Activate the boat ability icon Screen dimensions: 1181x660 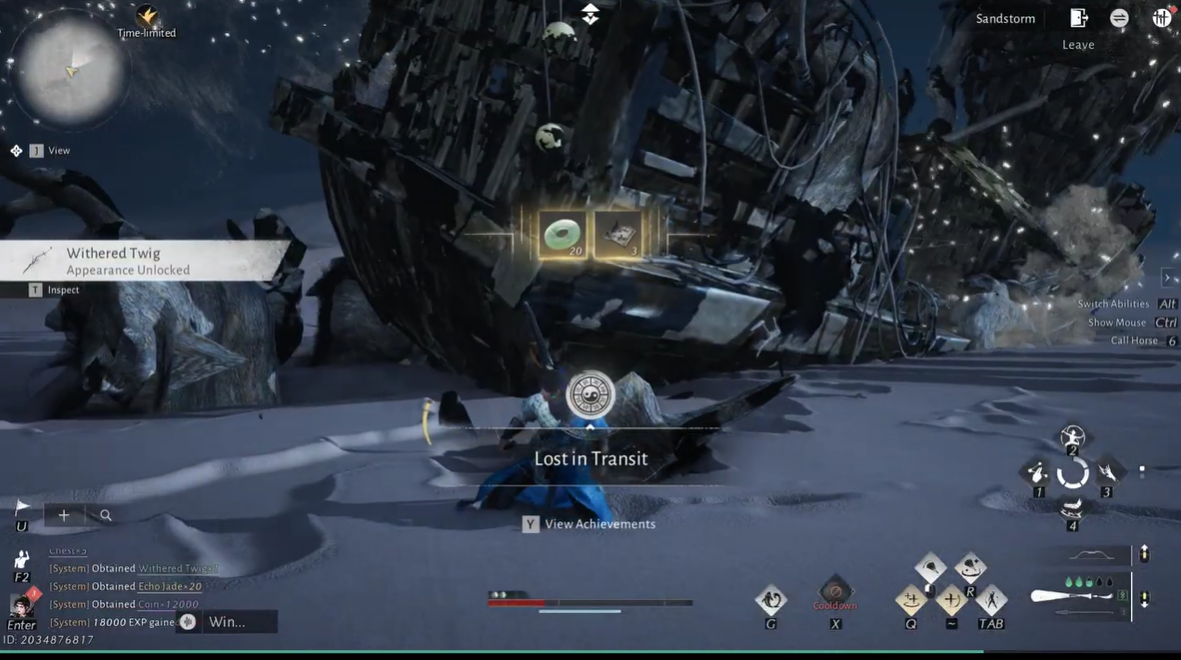coord(1072,509)
